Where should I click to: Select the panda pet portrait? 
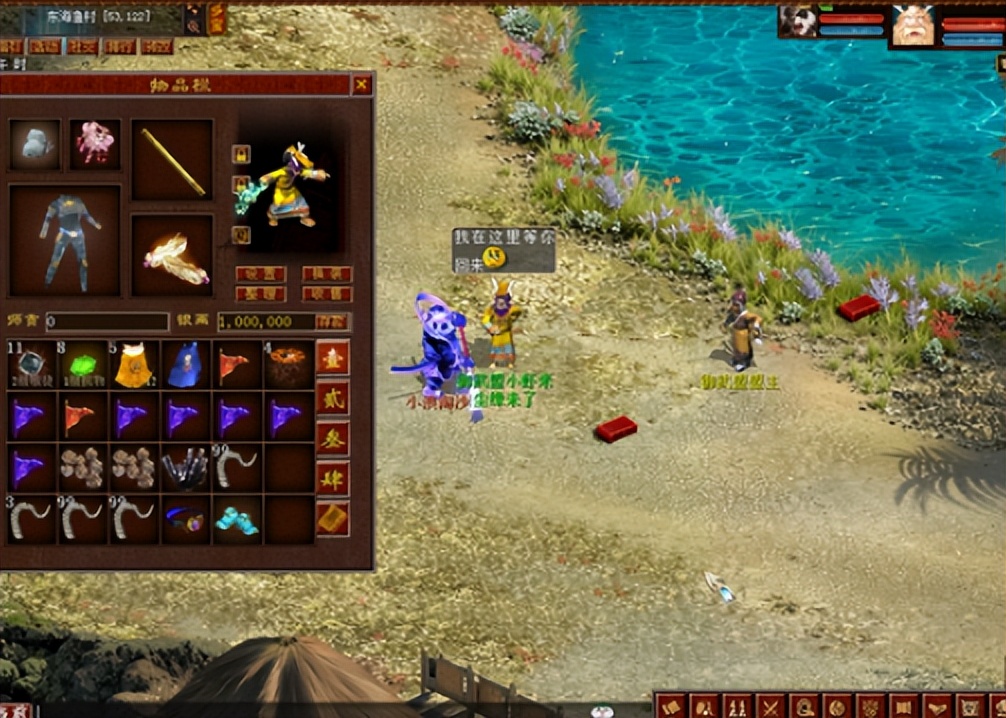798,22
